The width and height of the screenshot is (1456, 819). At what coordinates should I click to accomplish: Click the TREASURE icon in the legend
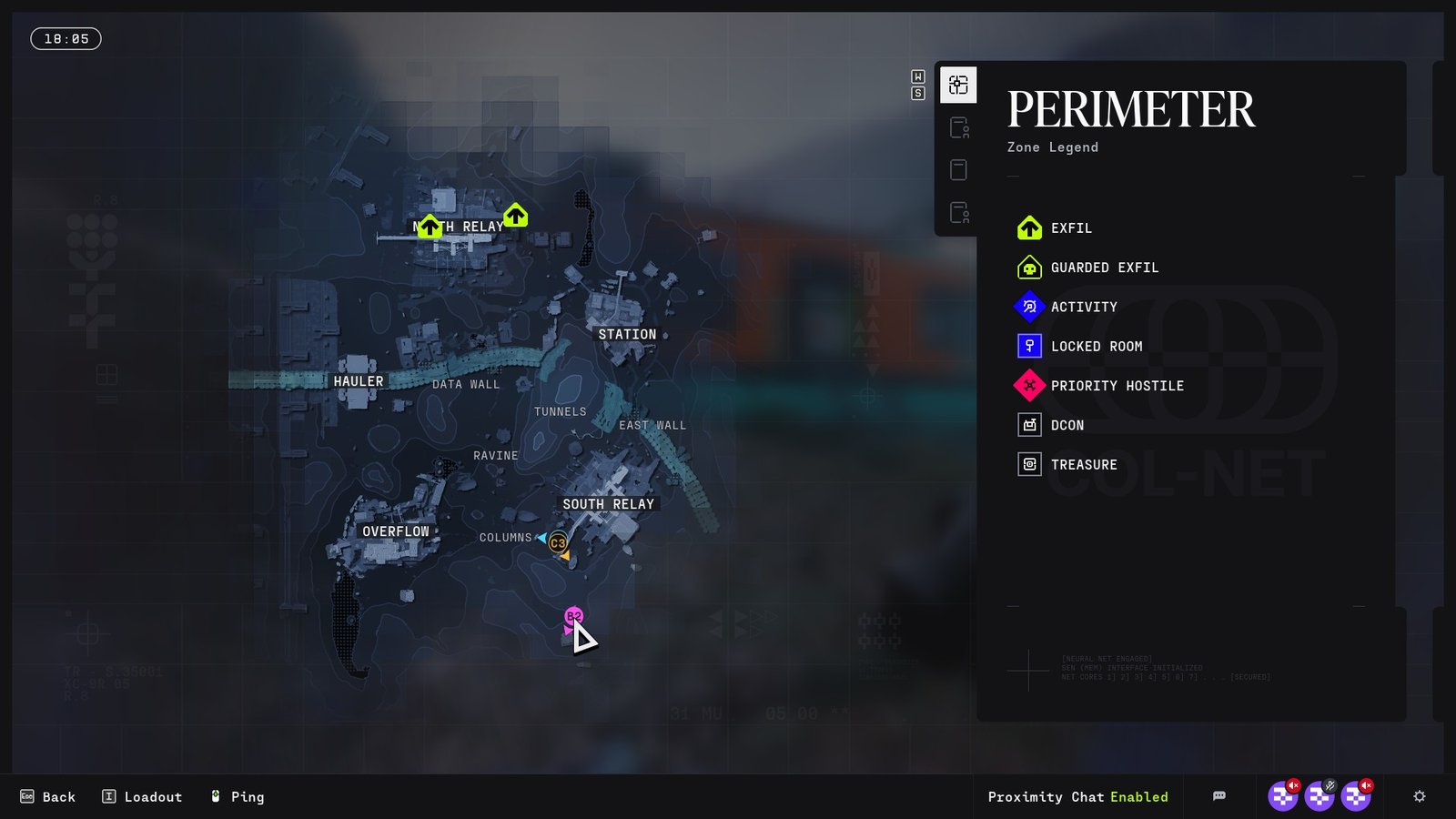pyautogui.click(x=1029, y=464)
